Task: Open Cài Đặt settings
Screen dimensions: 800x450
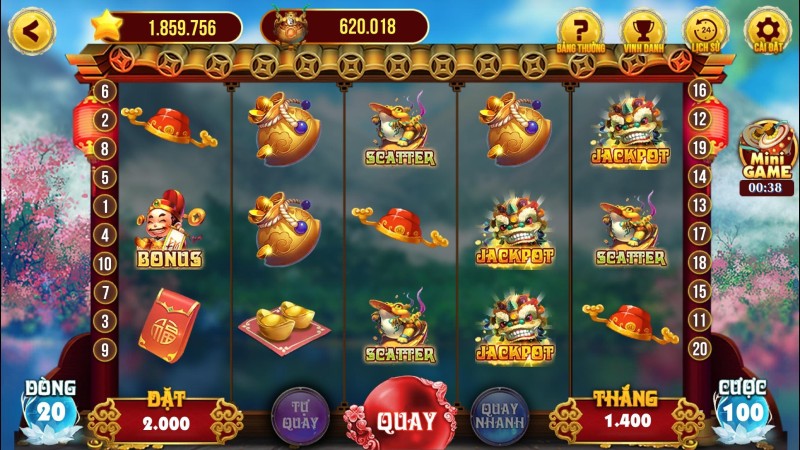Action: coord(767,30)
